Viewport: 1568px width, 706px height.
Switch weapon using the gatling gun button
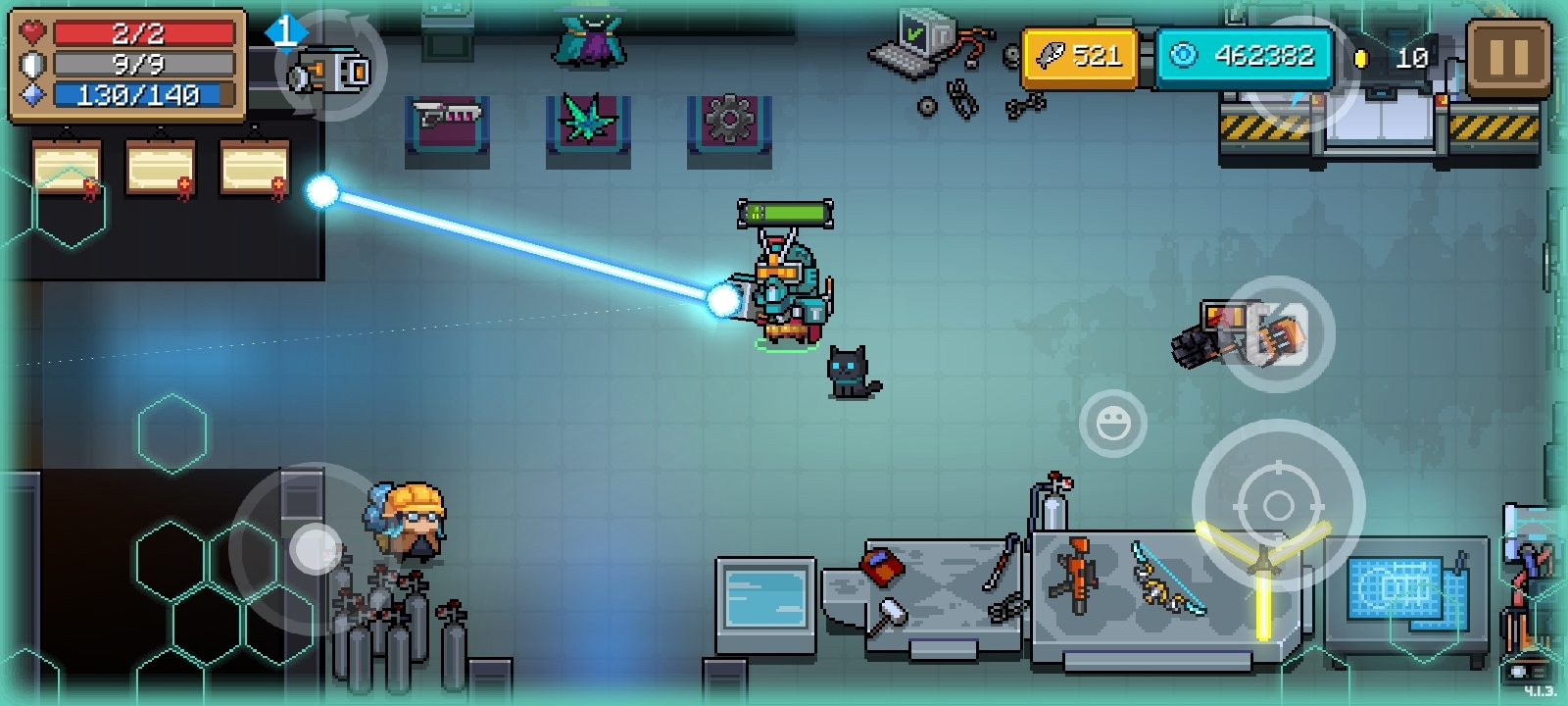click(1275, 334)
